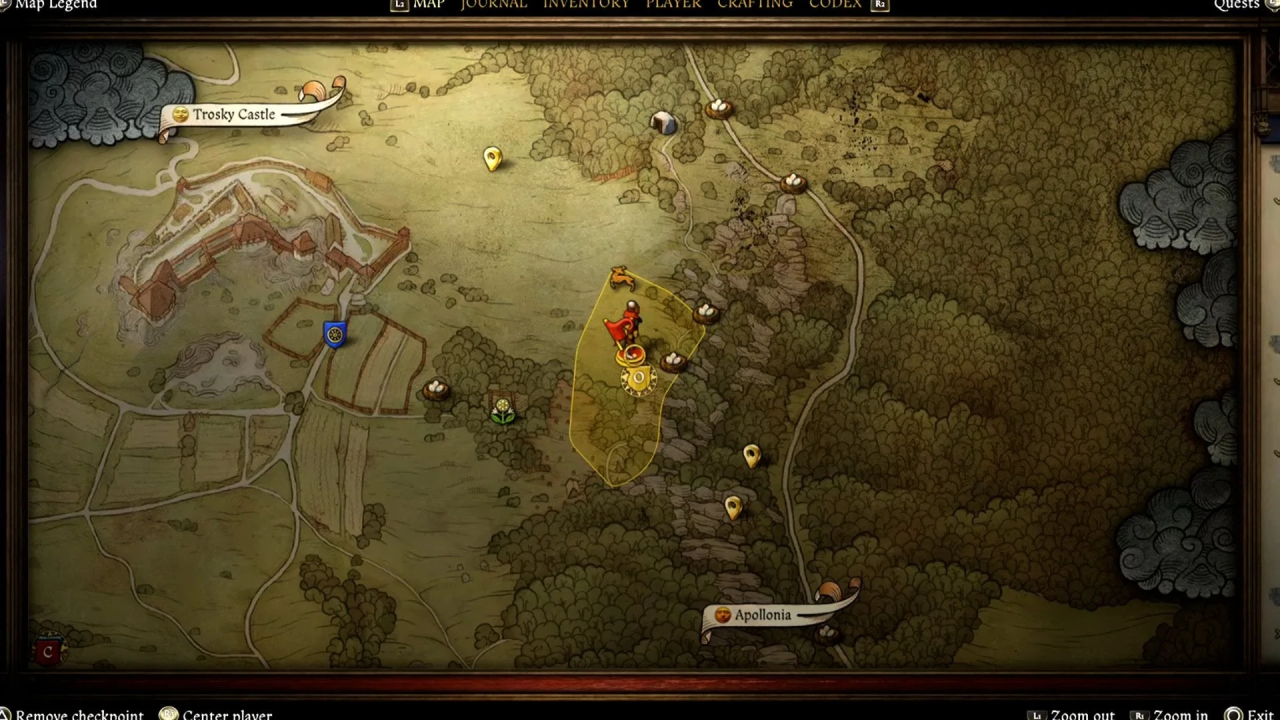Screen dimensions: 1280x720
Task: Click the orange deer hunting spot icon
Action: coord(622,276)
